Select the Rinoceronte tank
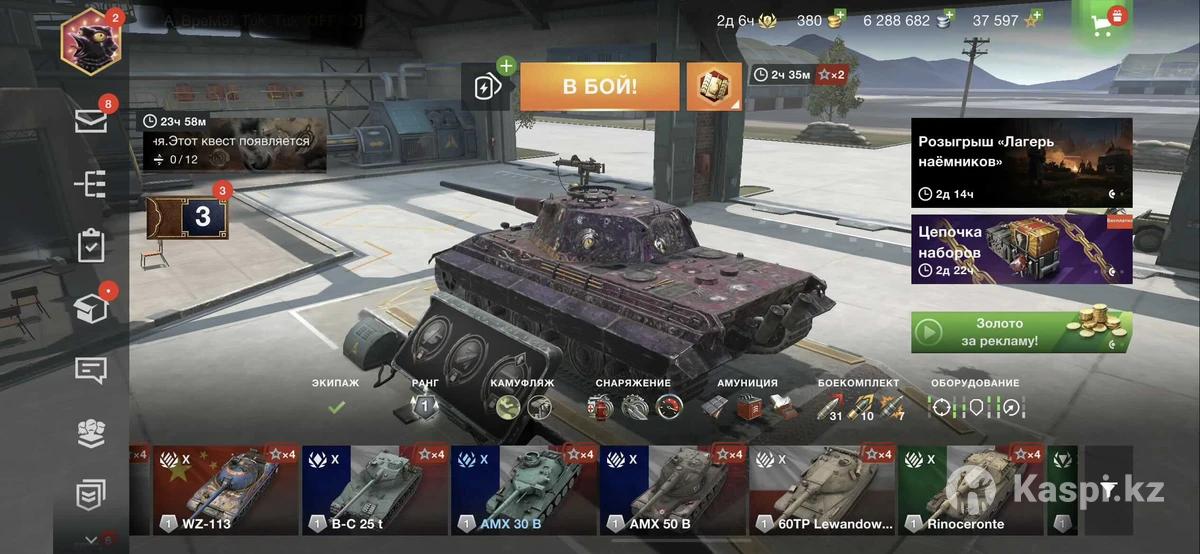The width and height of the screenshot is (1200, 554). 970,490
